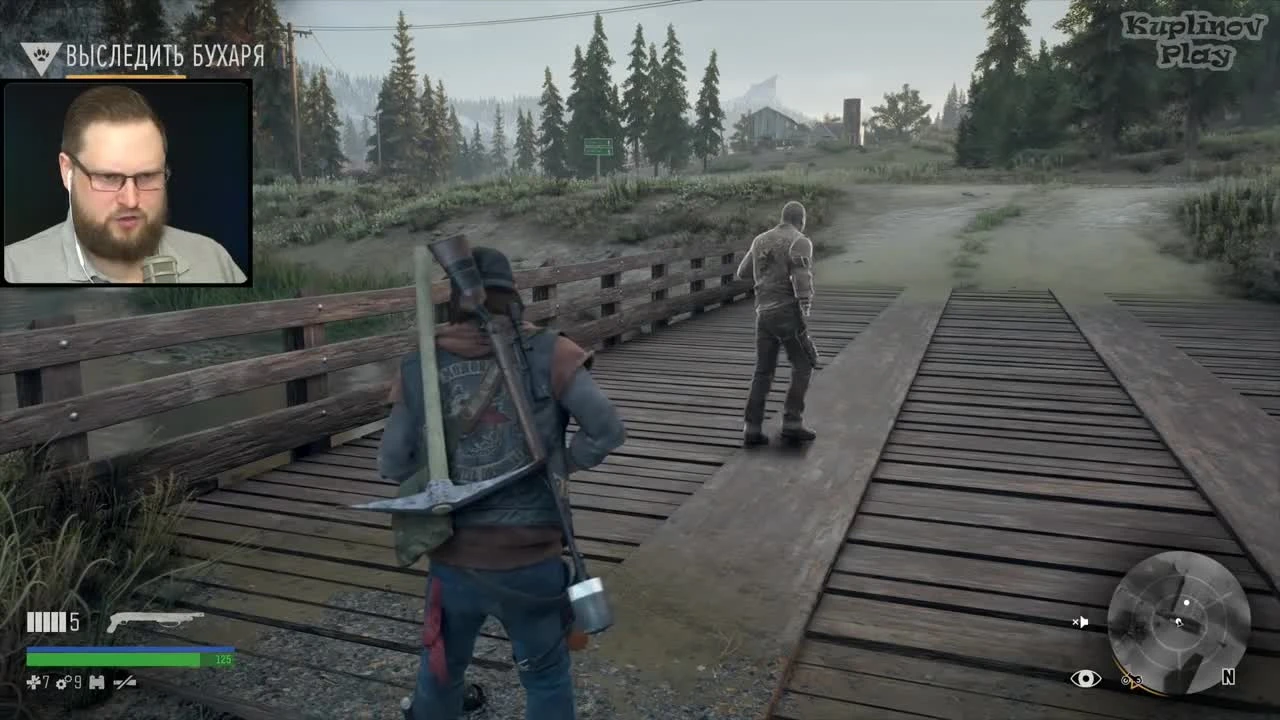Select the binoculars icon in the HUD
The image size is (1280, 720).
click(x=95, y=682)
